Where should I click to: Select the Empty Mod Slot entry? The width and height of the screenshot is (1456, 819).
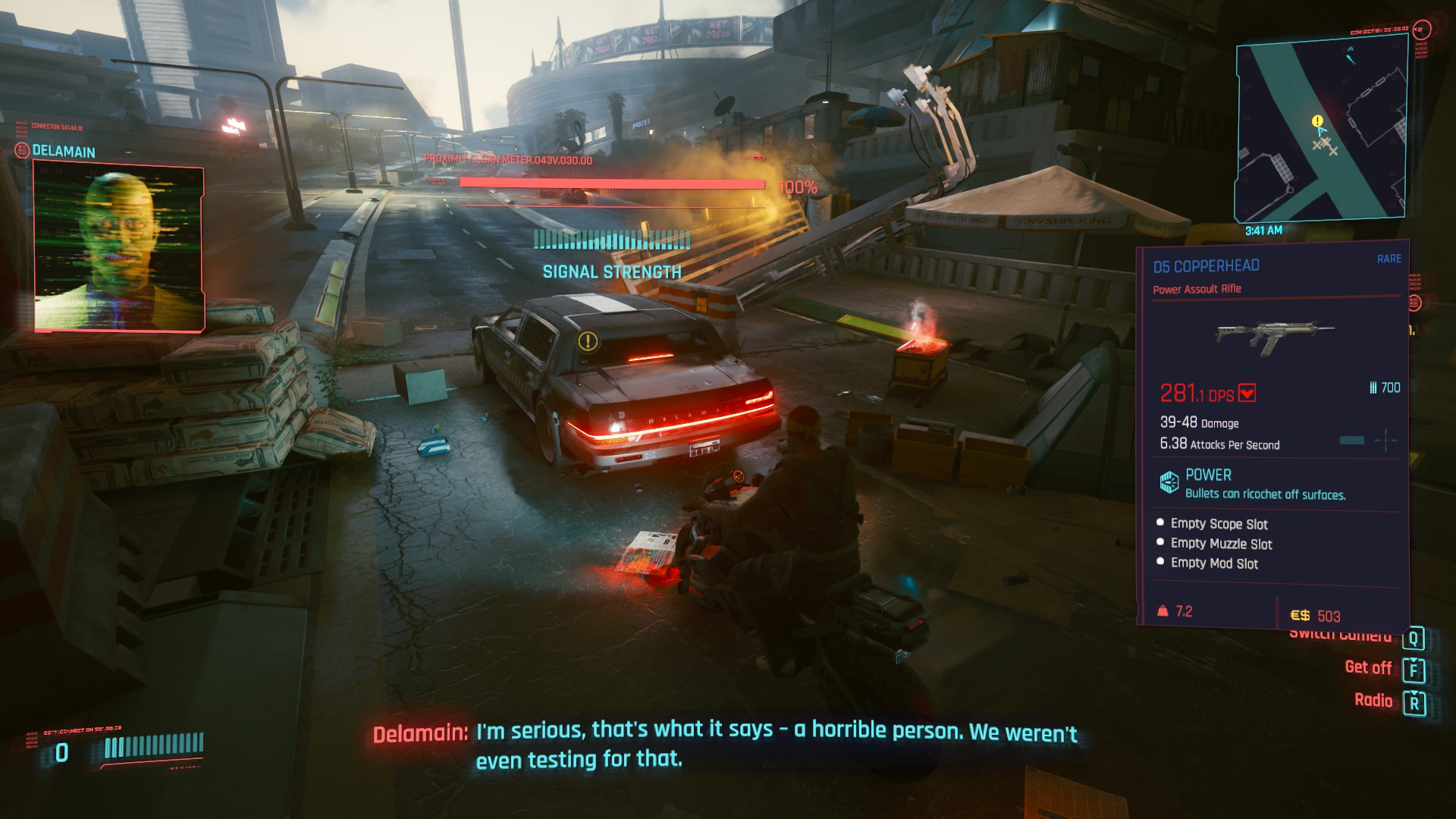click(x=1214, y=563)
